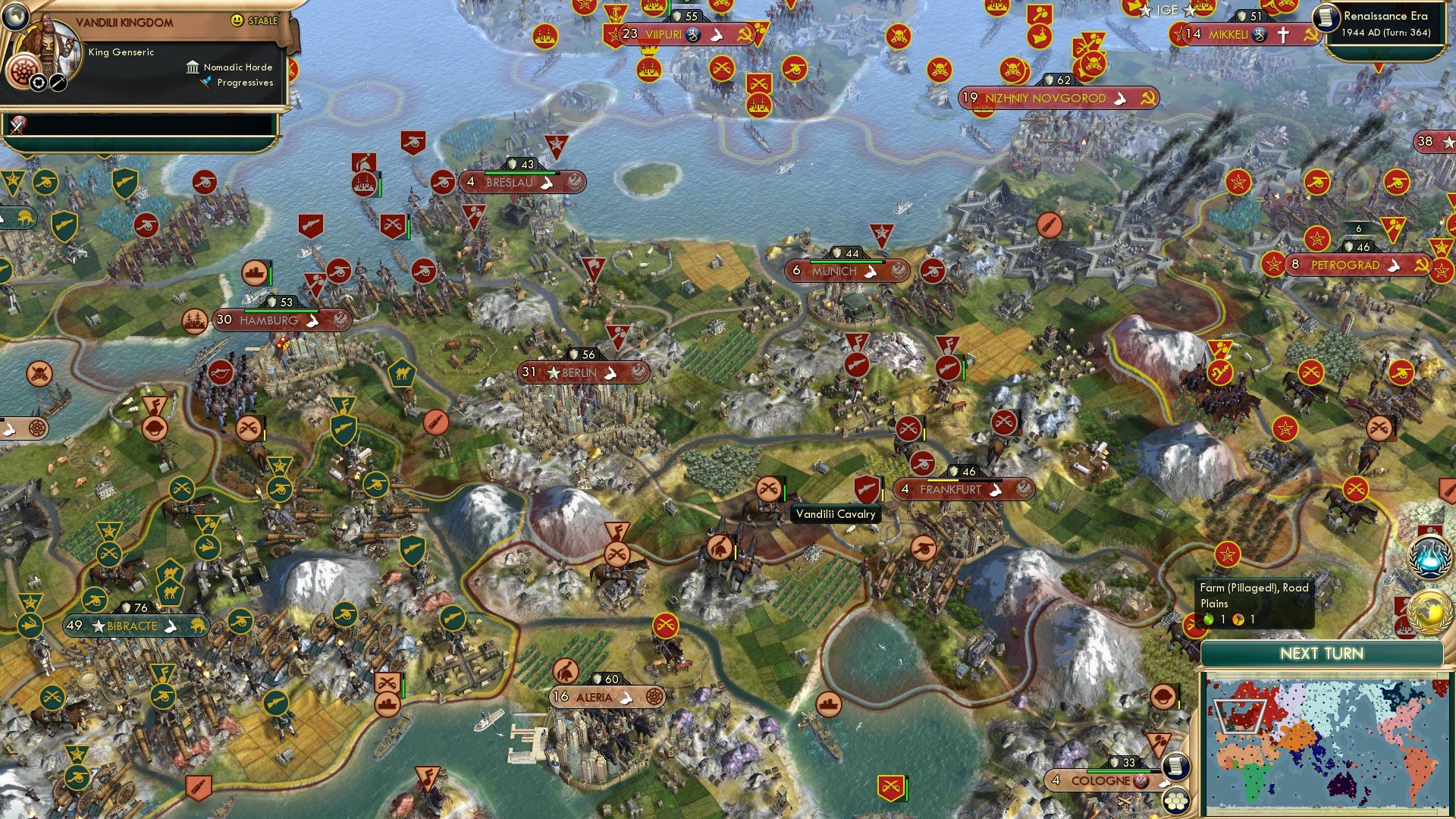Open Berlin's city banner
This screenshot has width=1456, height=819.
point(580,372)
